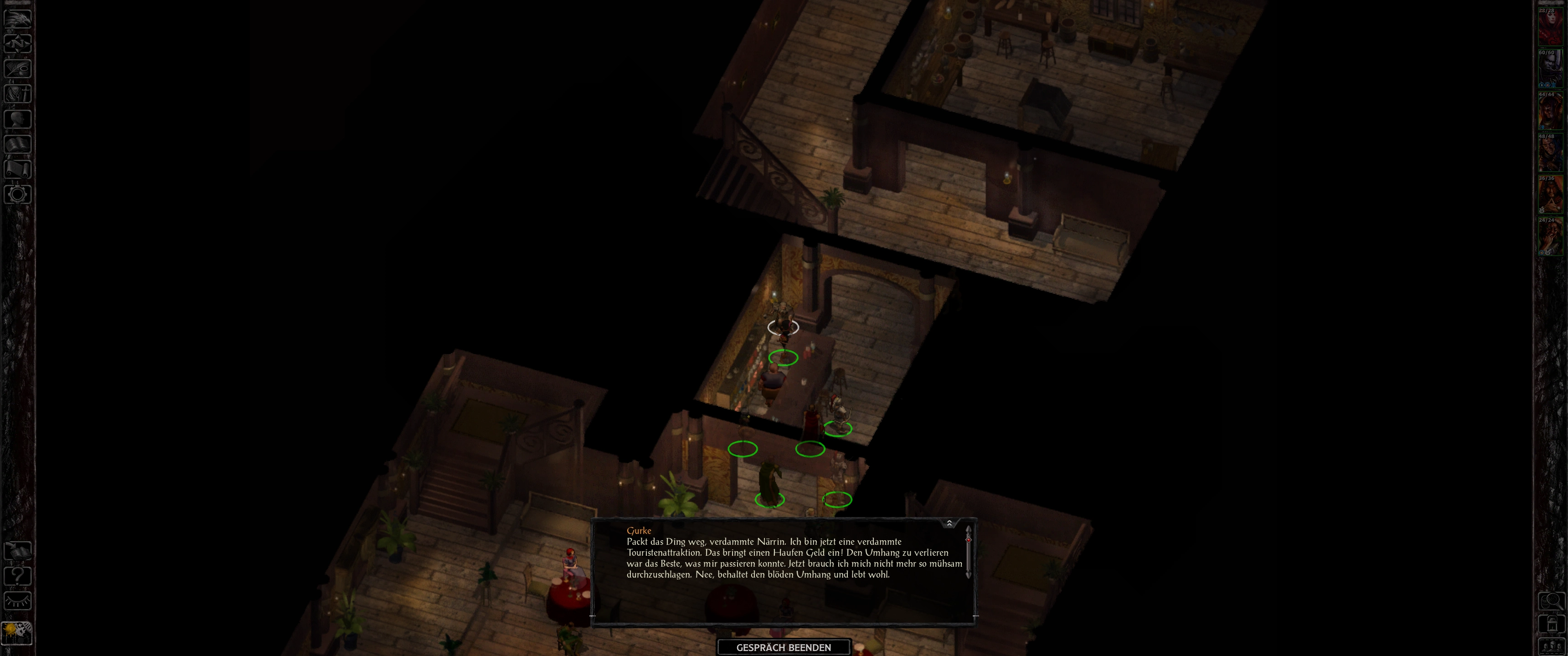The width and height of the screenshot is (1568, 656).
Task: Select the party member with 36/36 health
Action: 1550,195
